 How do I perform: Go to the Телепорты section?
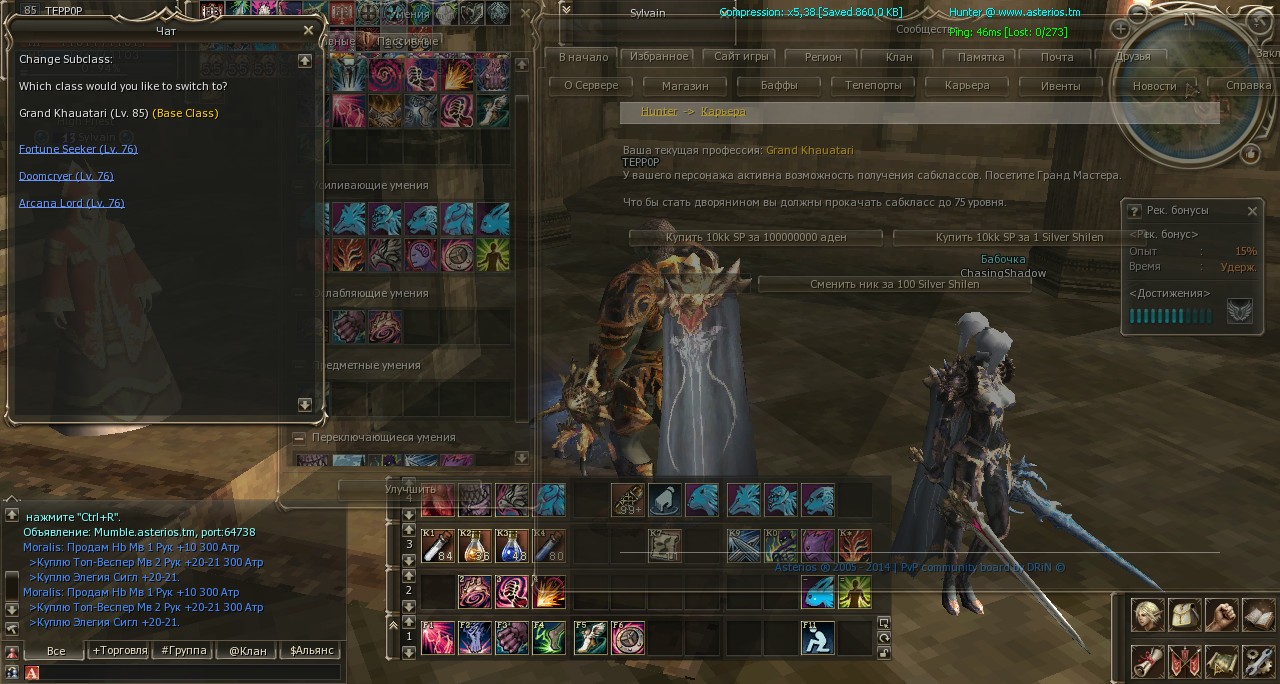click(x=873, y=86)
